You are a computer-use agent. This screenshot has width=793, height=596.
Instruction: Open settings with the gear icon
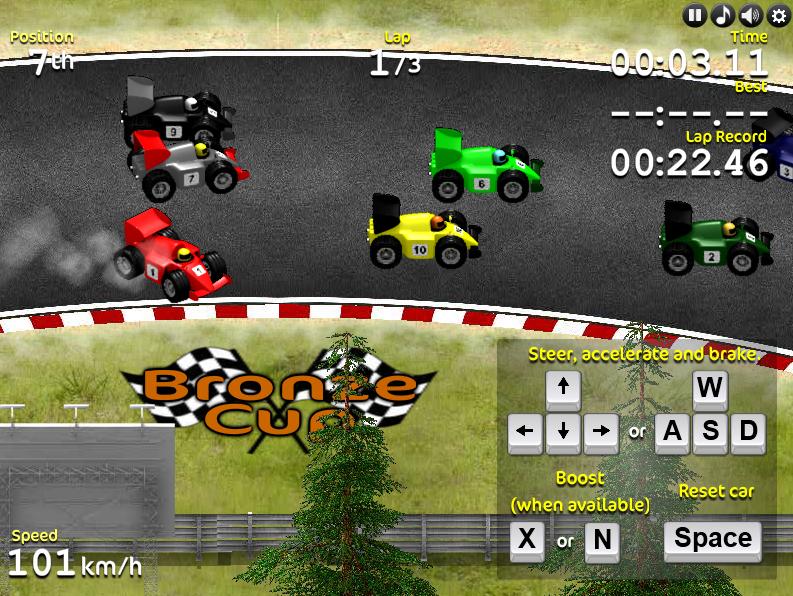tap(777, 15)
